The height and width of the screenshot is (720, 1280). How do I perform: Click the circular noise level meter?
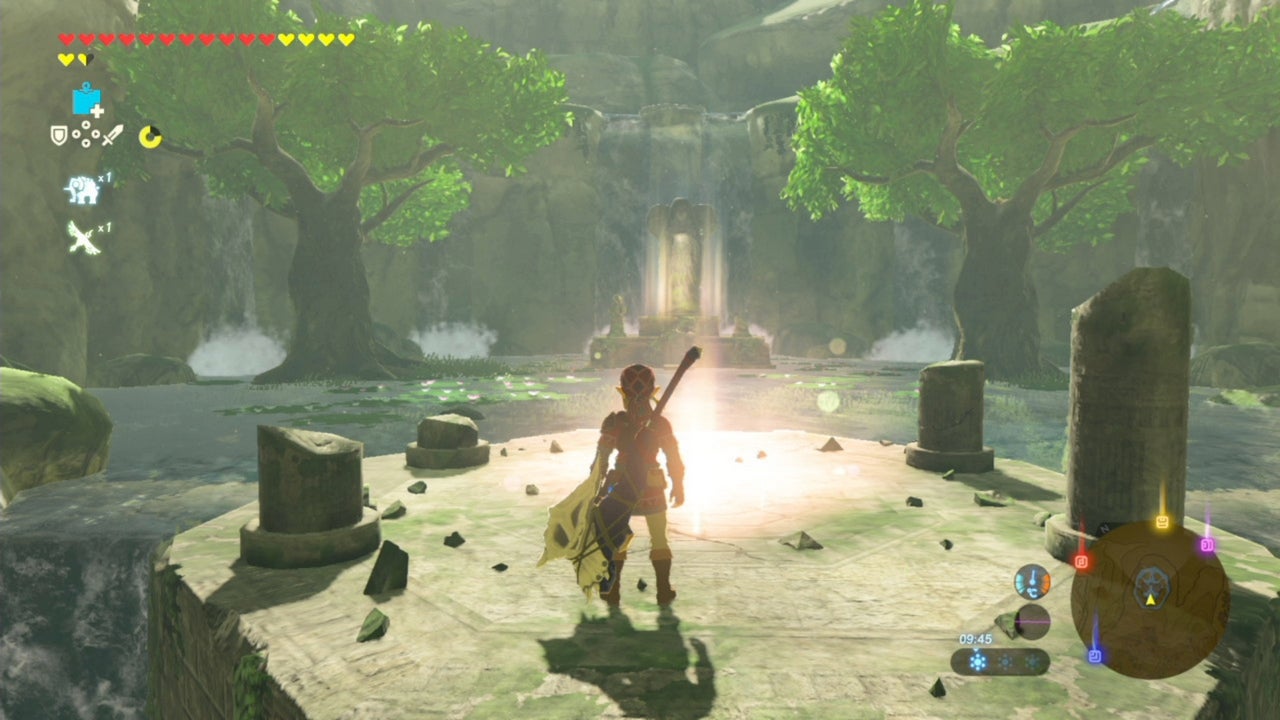[1032, 621]
